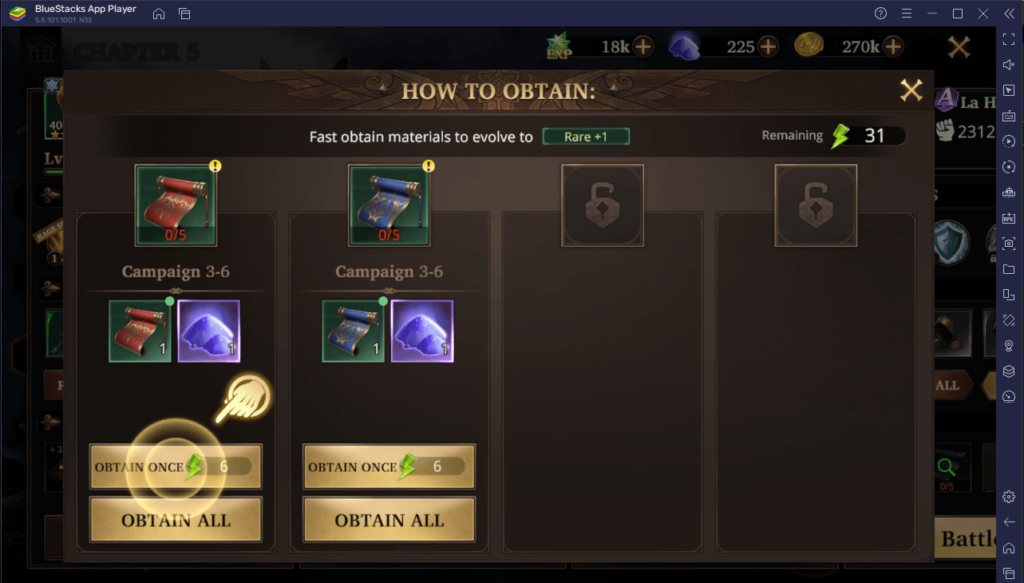Select the red scroll reward under Campaign 3-6
Image resolution: width=1024 pixels, height=583 pixels.
click(140, 331)
